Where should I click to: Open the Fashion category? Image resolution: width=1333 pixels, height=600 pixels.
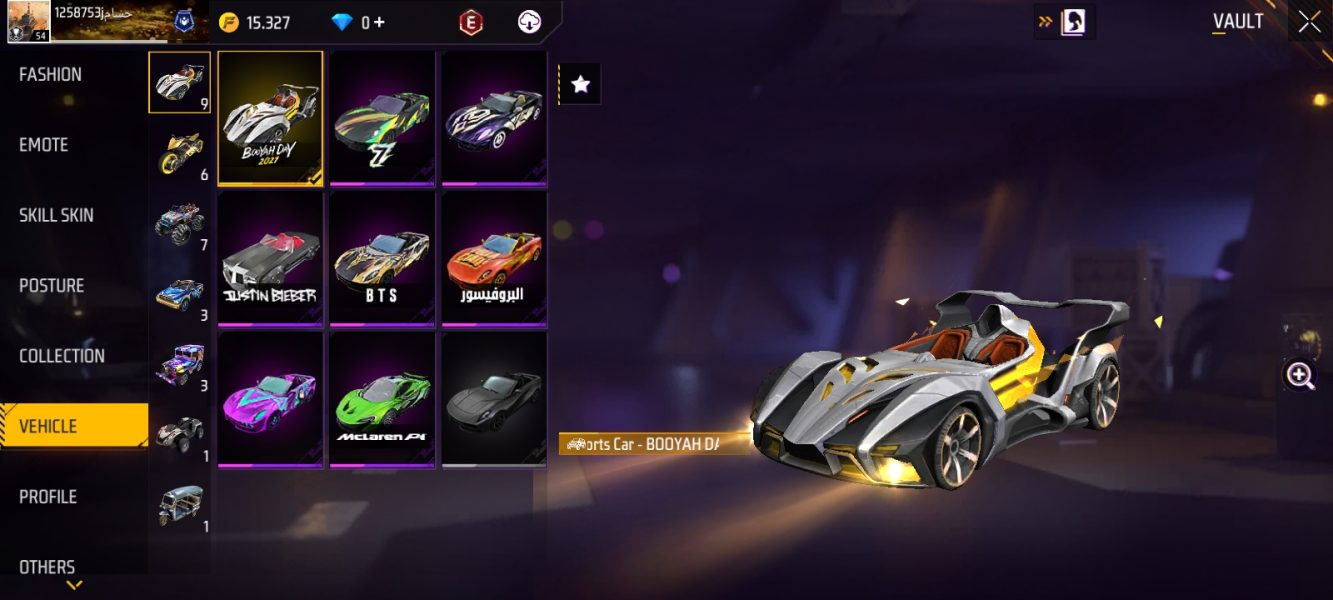(x=51, y=75)
